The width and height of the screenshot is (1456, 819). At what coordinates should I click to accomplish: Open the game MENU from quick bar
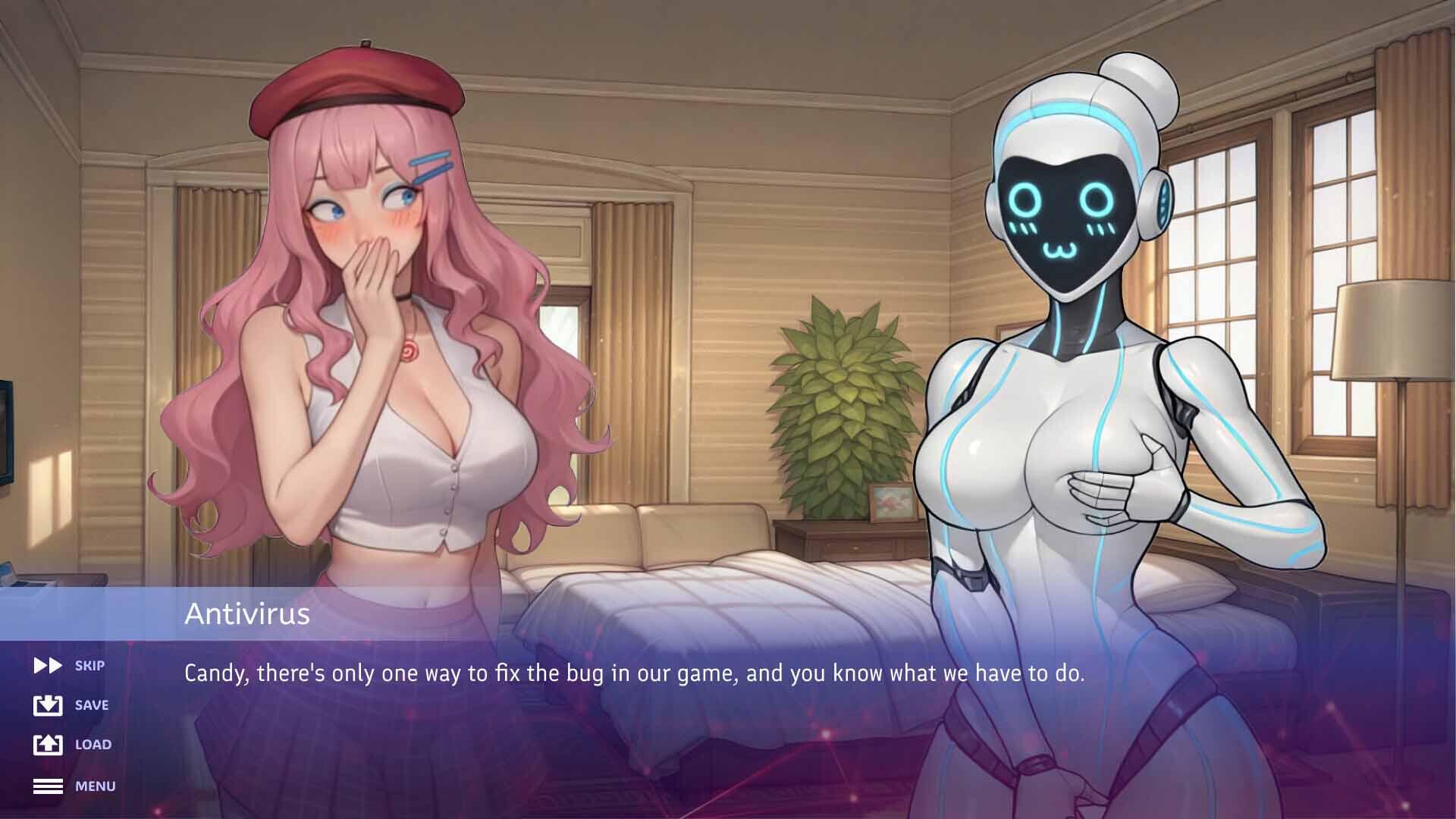point(94,786)
